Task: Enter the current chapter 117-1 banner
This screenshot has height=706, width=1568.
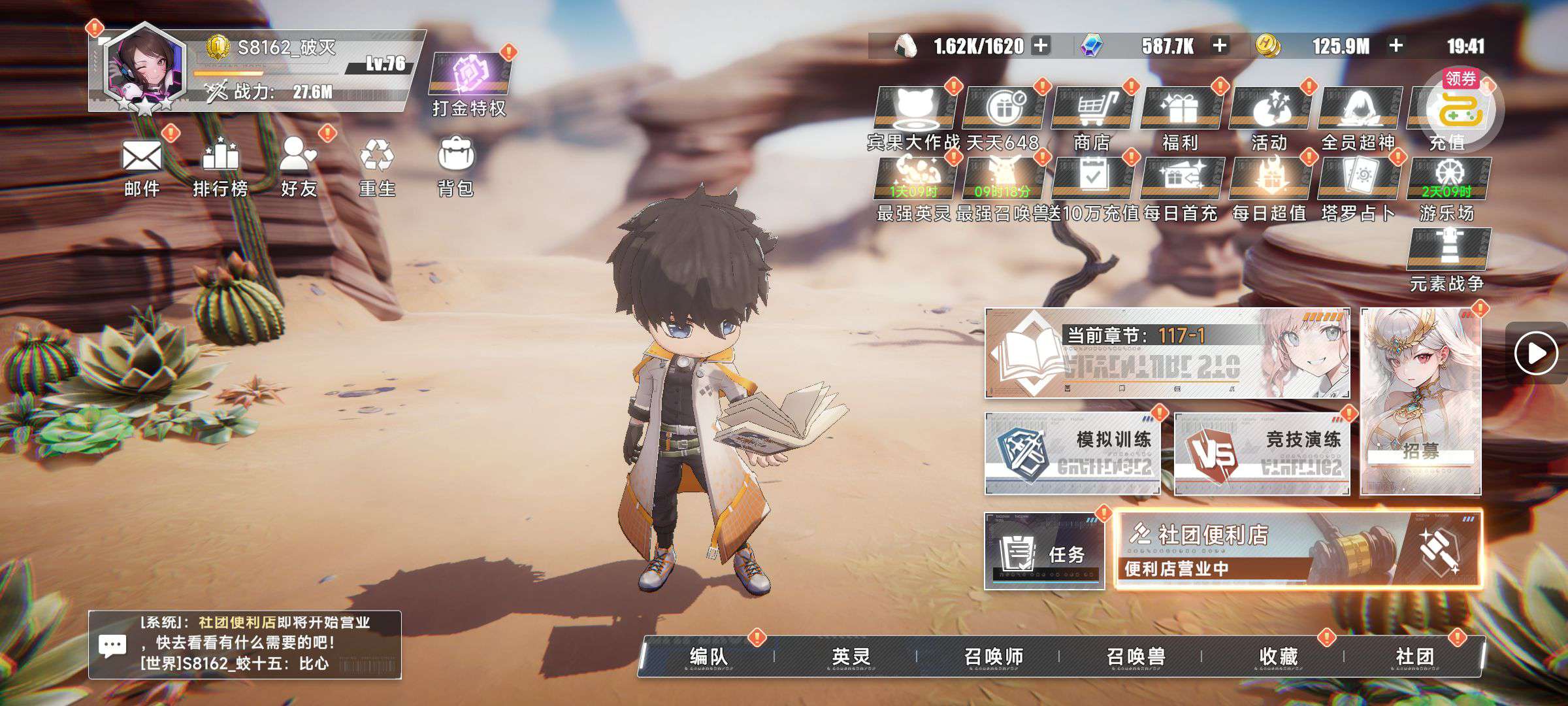Action: (1167, 353)
